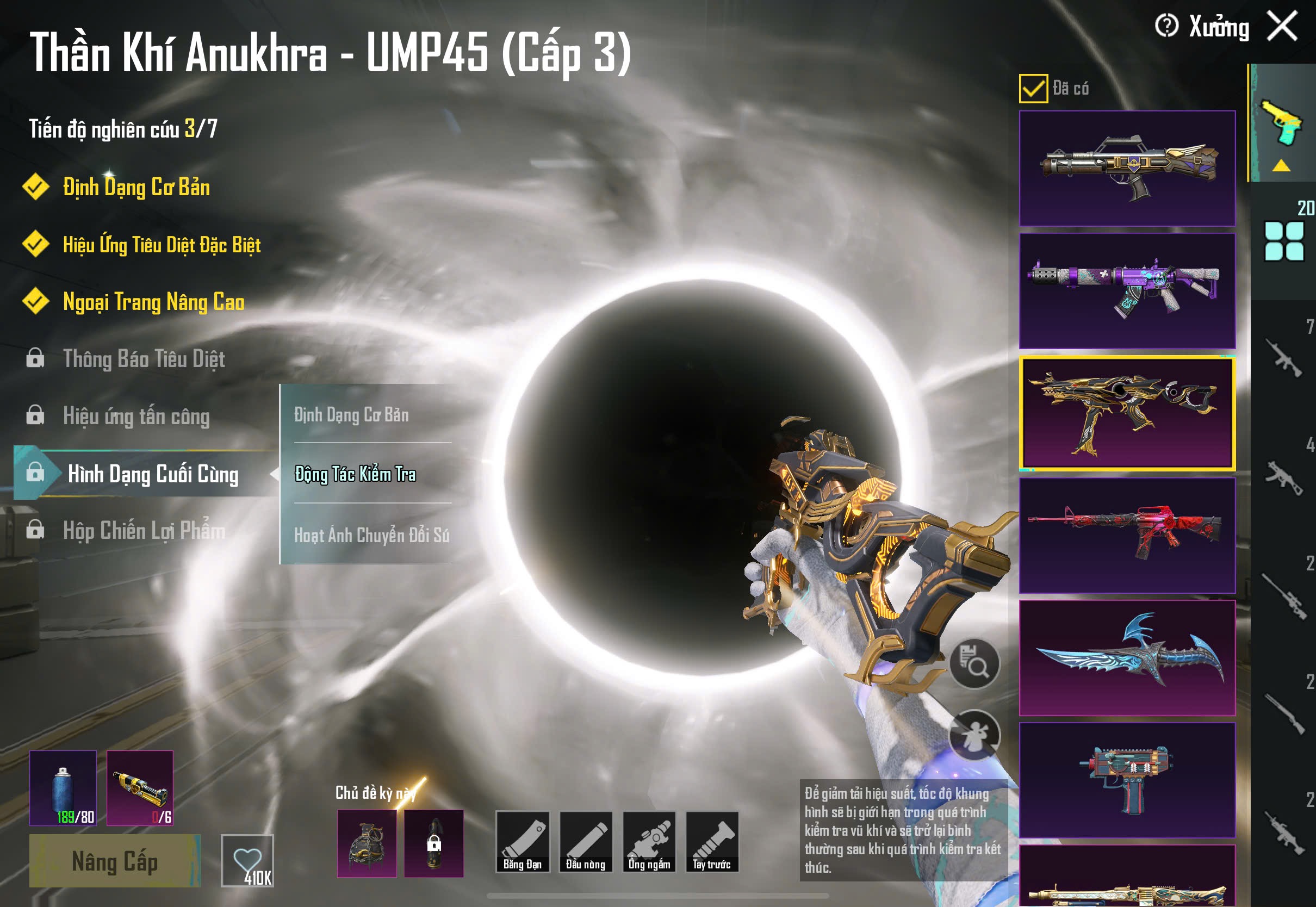Like the skin with the heart button
The height and width of the screenshot is (907, 1316).
click(247, 860)
